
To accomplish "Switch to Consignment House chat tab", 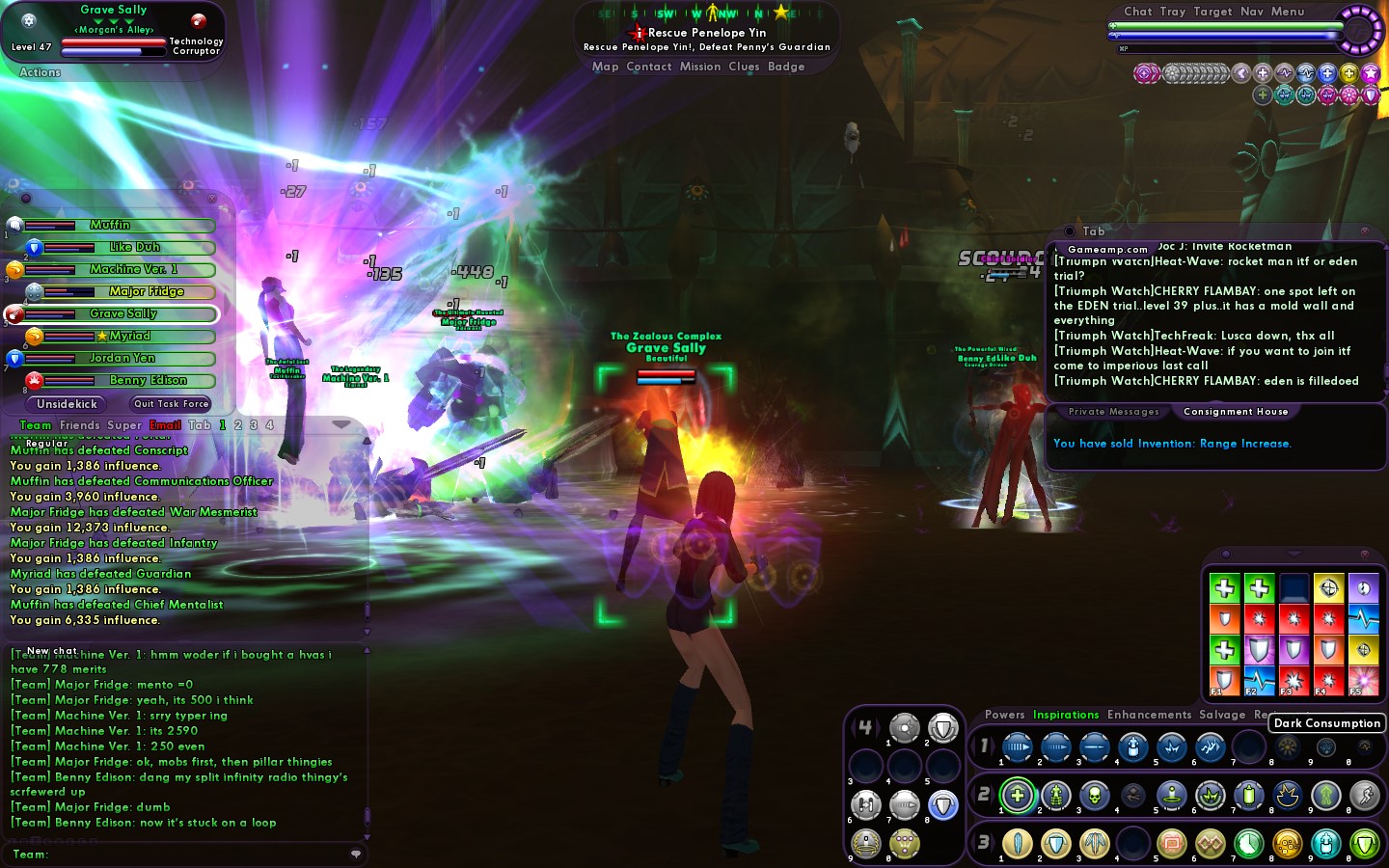I will coord(1236,412).
